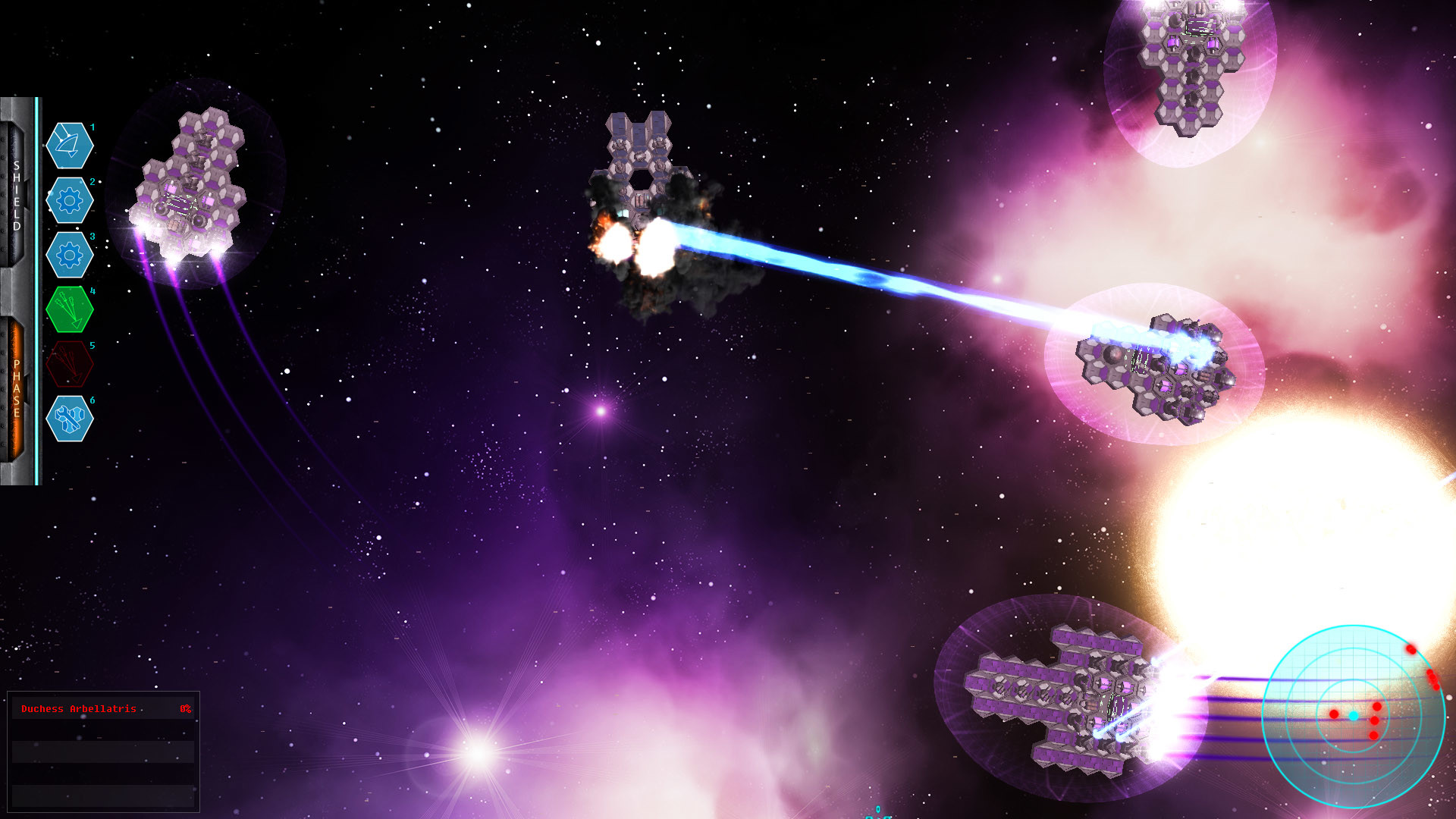Click the red radar contact left of the player blip
Viewport: 1456px width, 819px height.
point(1334,714)
